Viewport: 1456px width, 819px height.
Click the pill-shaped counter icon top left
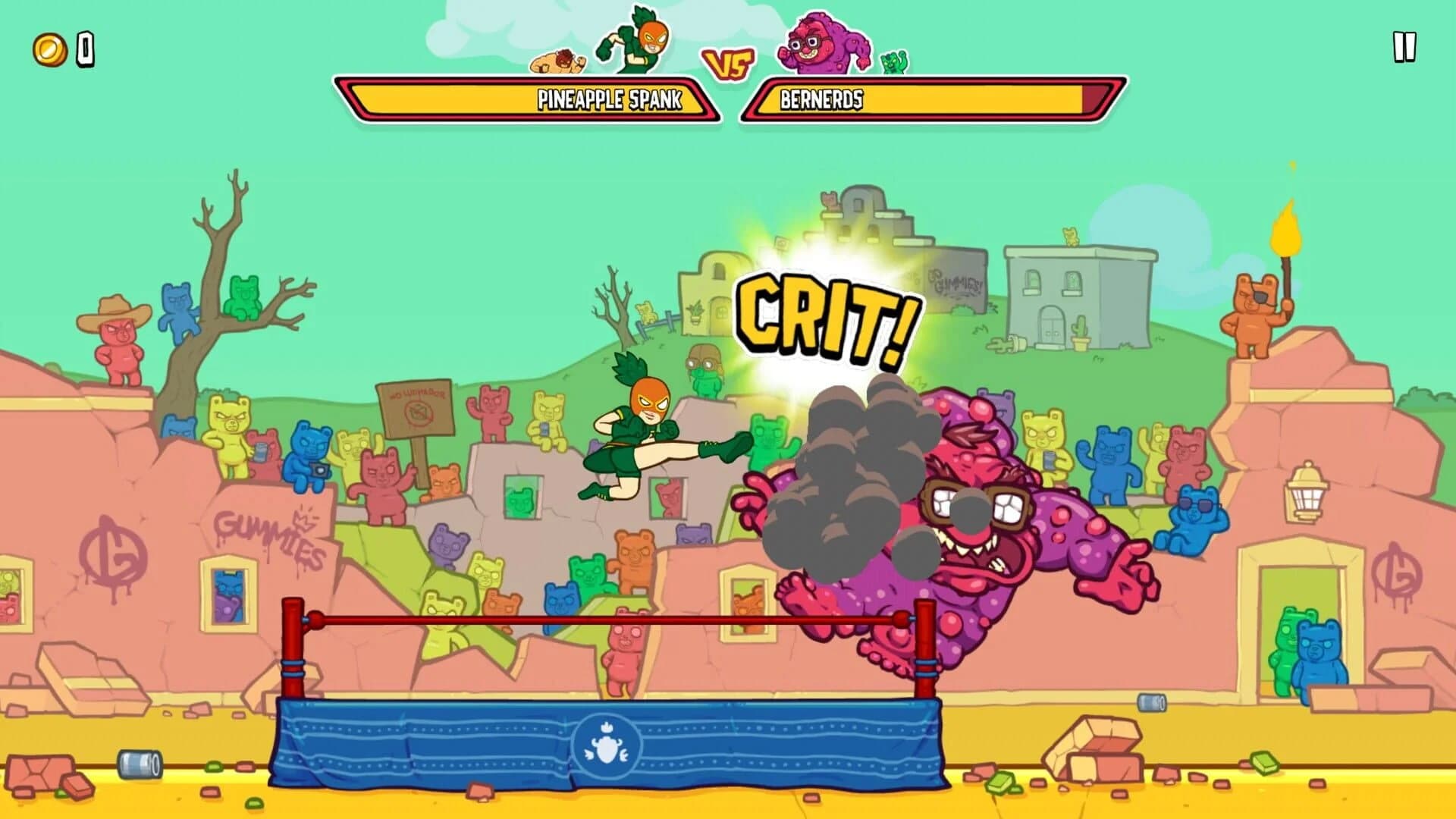[83, 49]
